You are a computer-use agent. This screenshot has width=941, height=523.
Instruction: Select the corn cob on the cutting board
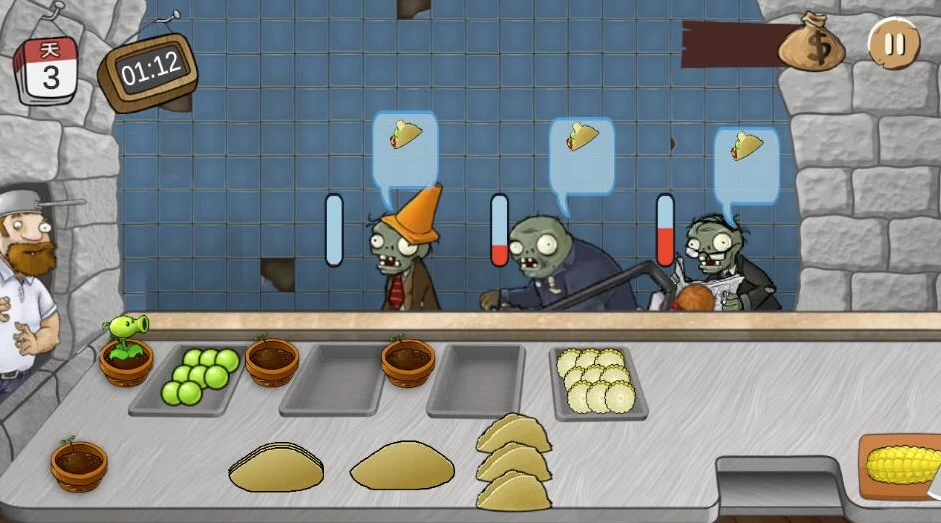point(902,465)
